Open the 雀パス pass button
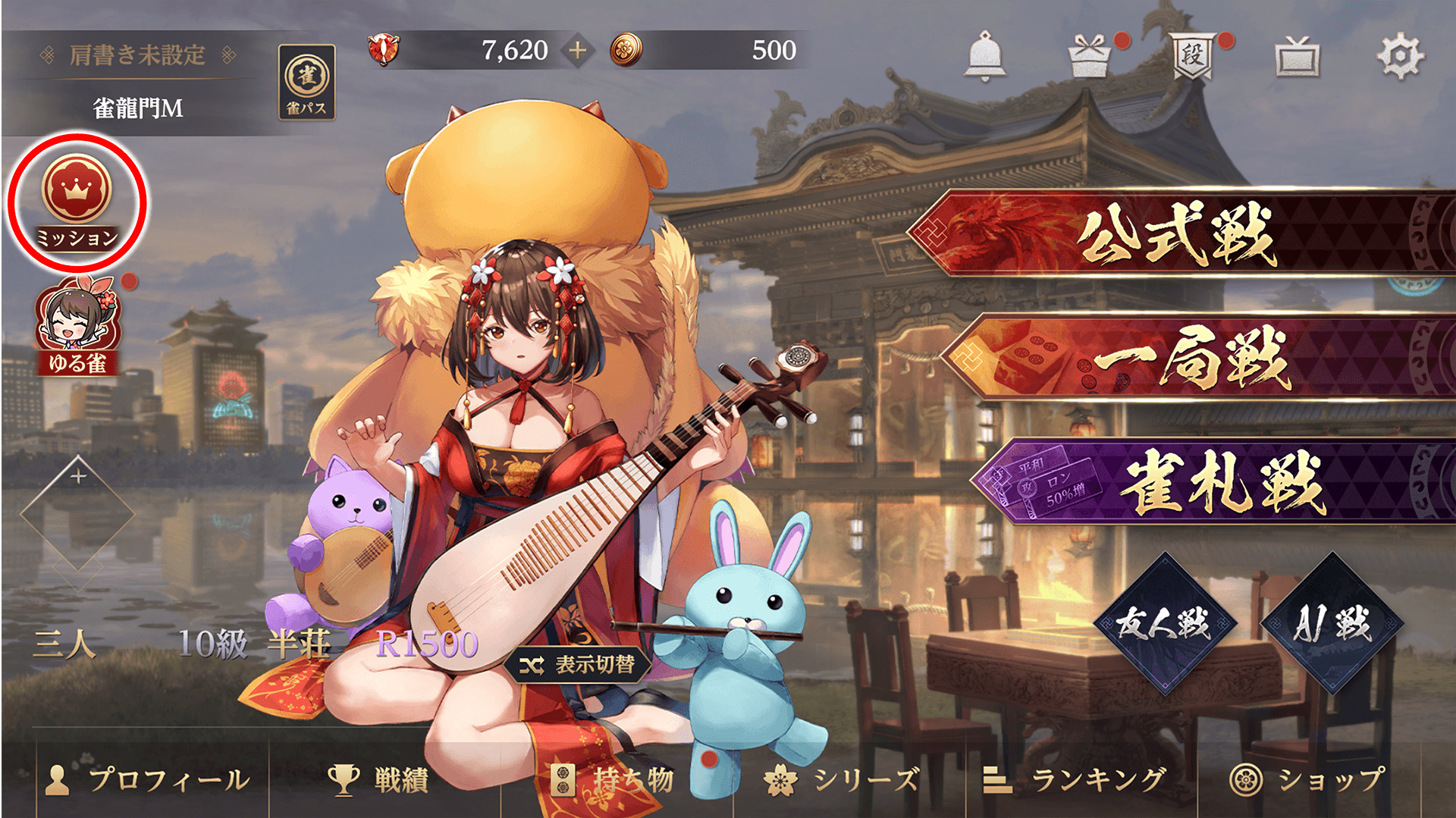 307,82
